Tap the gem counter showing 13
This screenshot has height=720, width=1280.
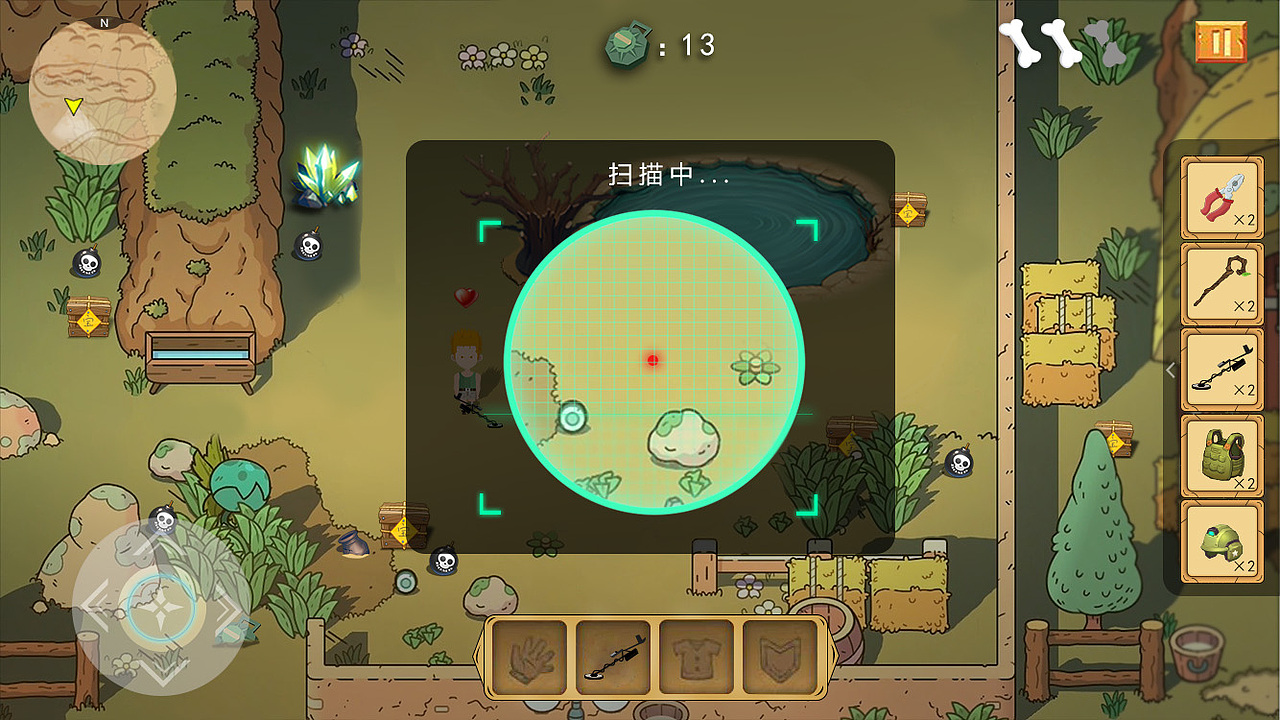pyautogui.click(x=660, y=45)
